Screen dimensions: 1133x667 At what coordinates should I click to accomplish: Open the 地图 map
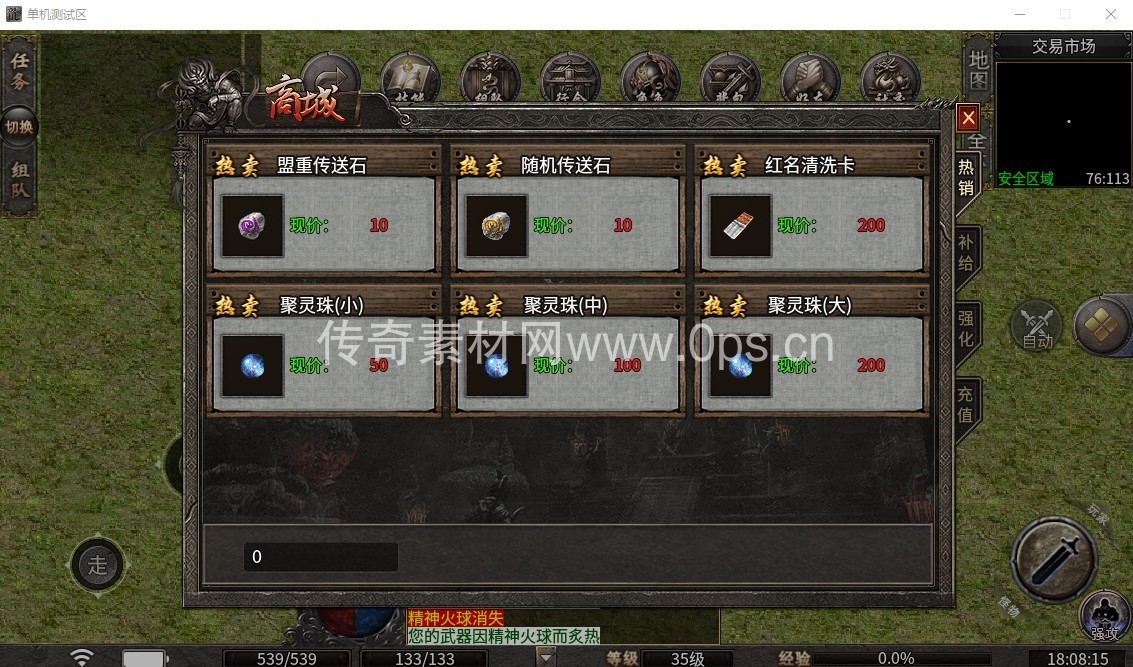(977, 68)
